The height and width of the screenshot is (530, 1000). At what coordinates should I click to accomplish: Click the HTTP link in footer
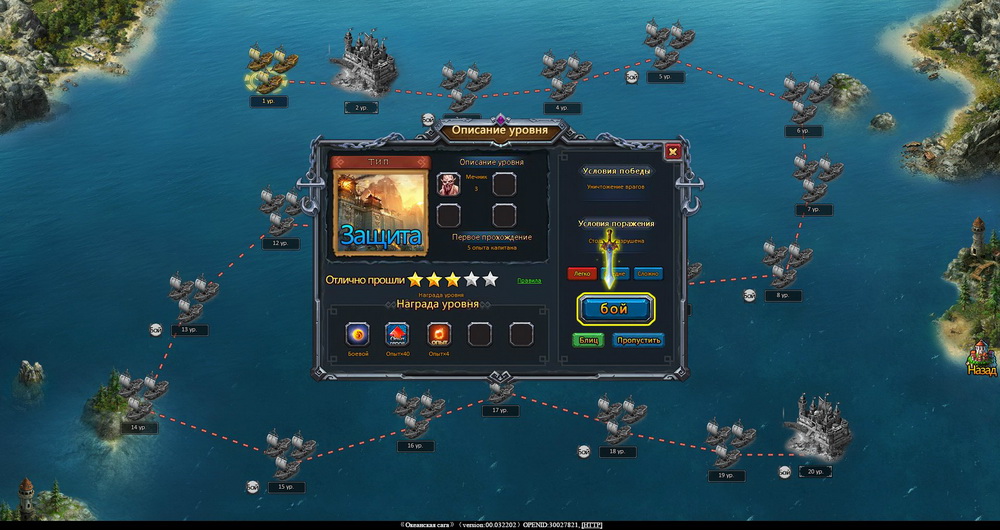pyautogui.click(x=591, y=524)
